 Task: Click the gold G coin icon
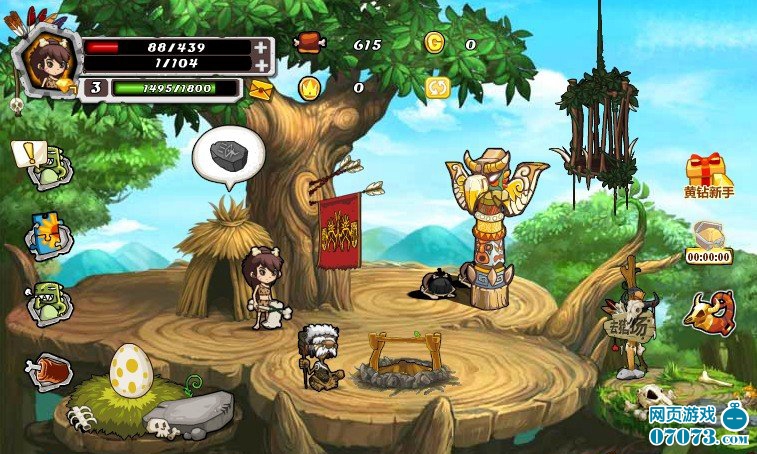click(x=434, y=43)
